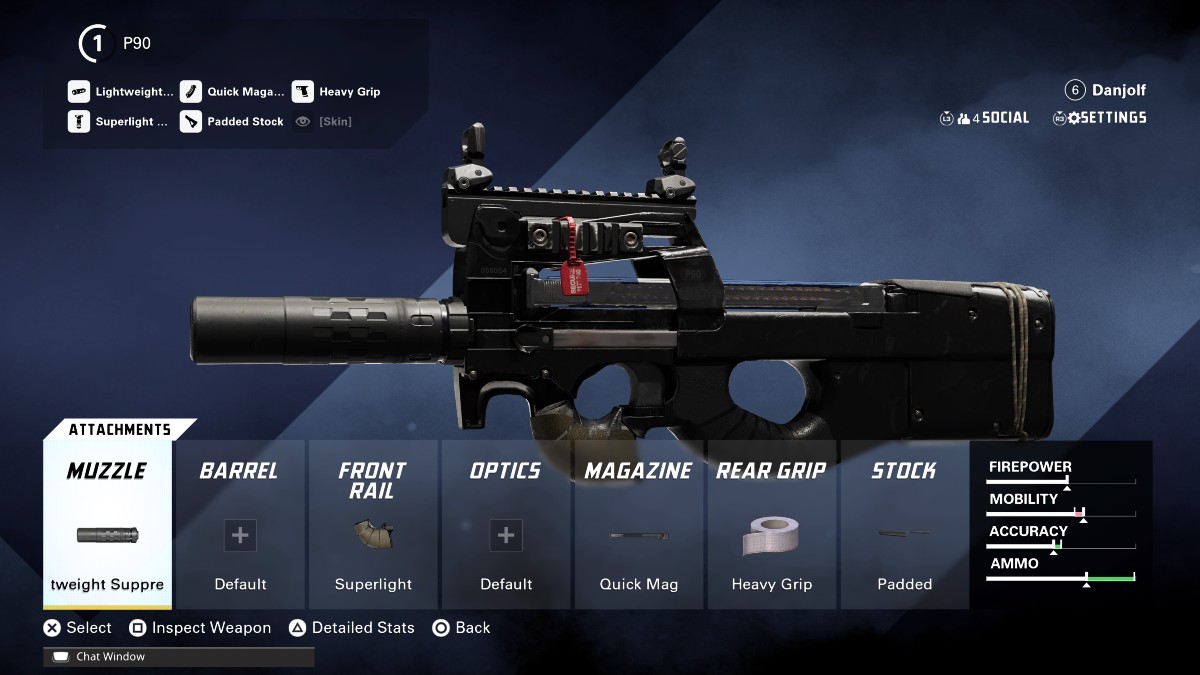Open the Barrel attachment slot
The height and width of the screenshot is (675, 1200).
click(x=240, y=525)
